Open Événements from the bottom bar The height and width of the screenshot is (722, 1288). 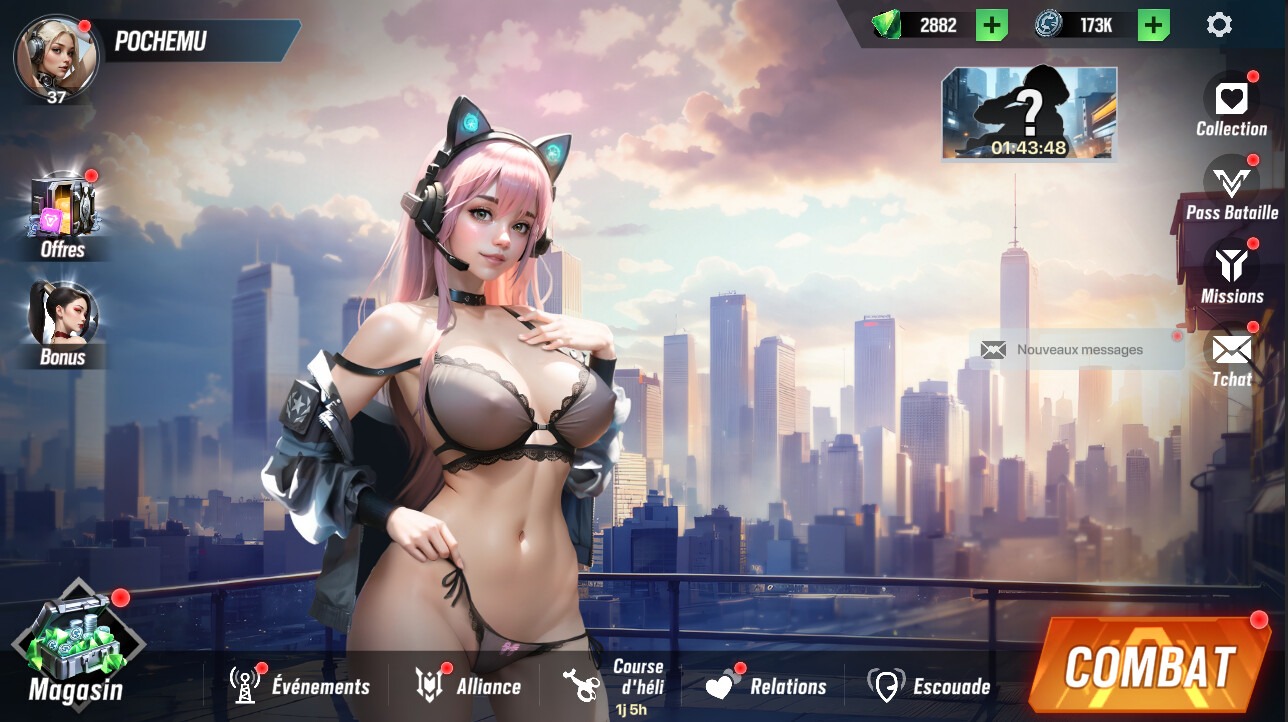(x=300, y=686)
